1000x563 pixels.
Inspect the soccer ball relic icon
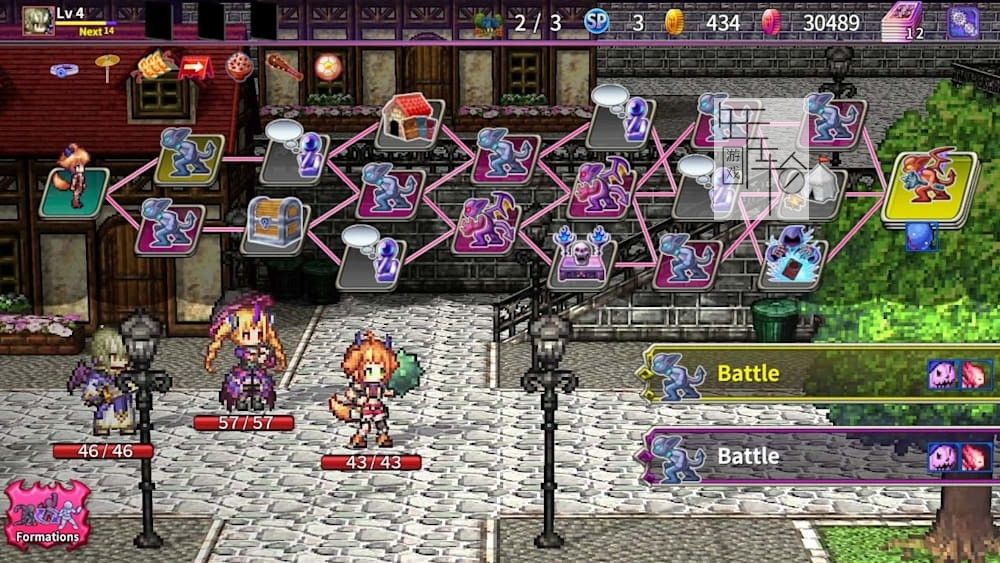pos(327,66)
